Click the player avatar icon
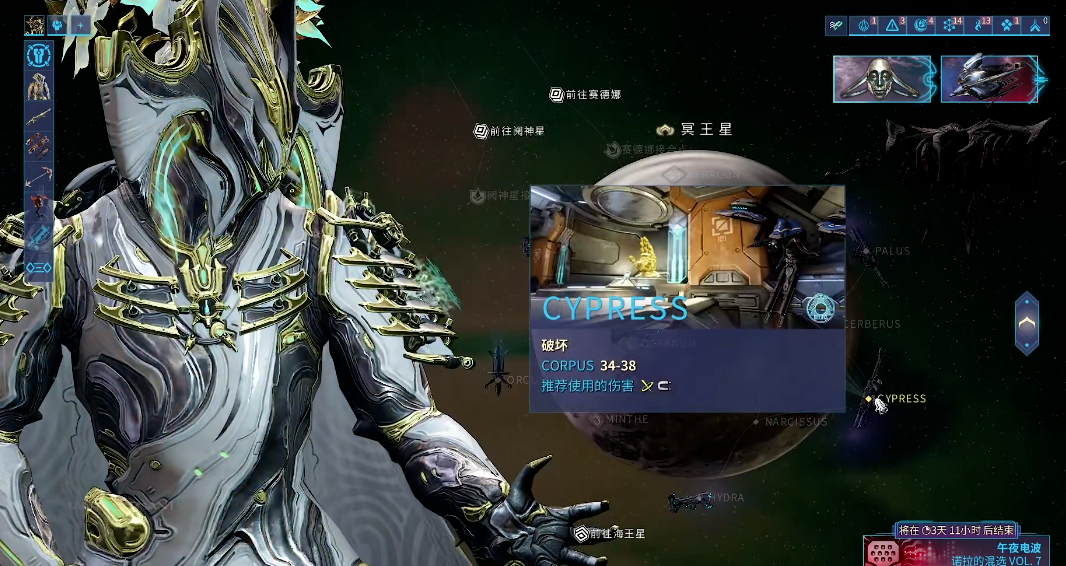Screen dimensions: 1066x566 [35, 25]
